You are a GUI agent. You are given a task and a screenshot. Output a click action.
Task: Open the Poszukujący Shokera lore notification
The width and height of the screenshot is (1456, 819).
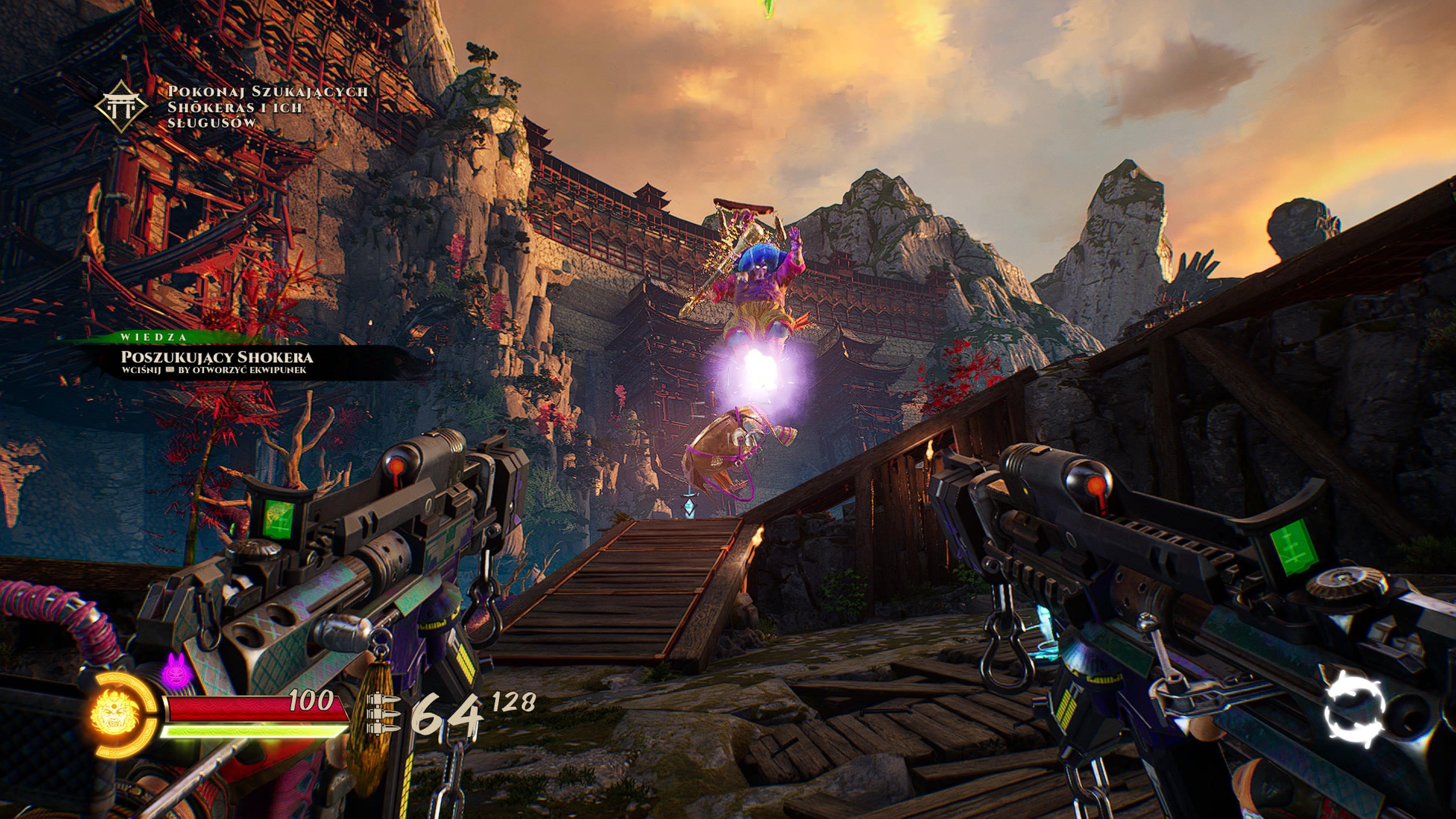[217, 357]
